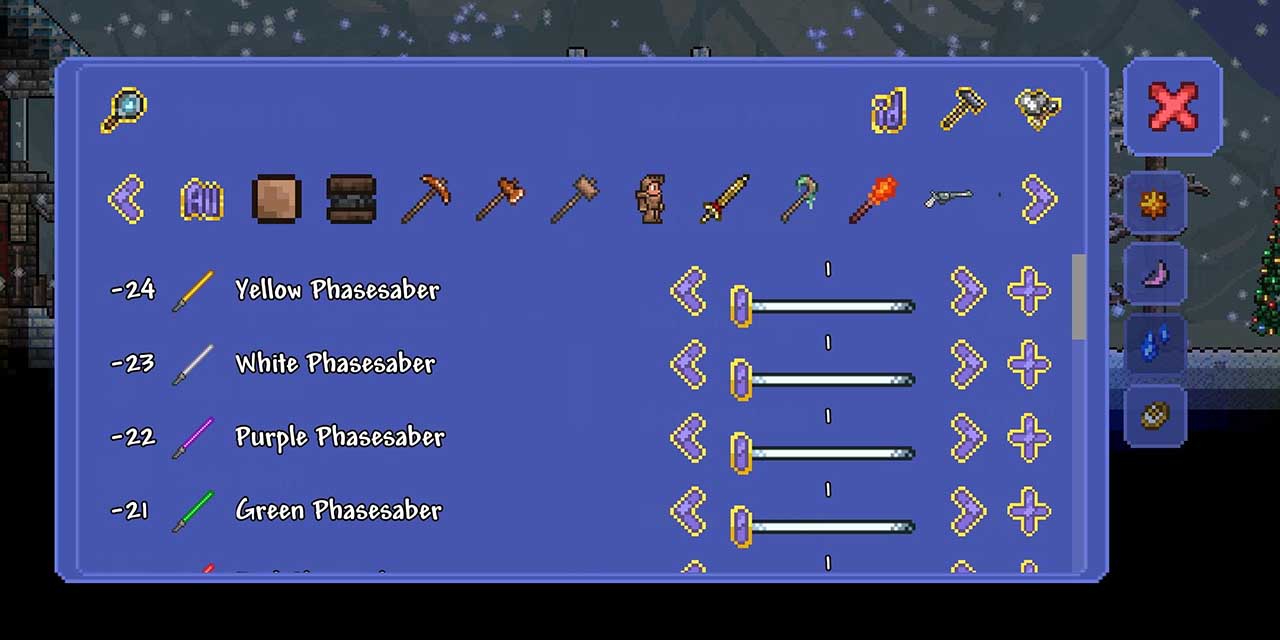Increase White Phasesaber quantity with right arrow
This screenshot has width=1280, height=640.
(968, 365)
